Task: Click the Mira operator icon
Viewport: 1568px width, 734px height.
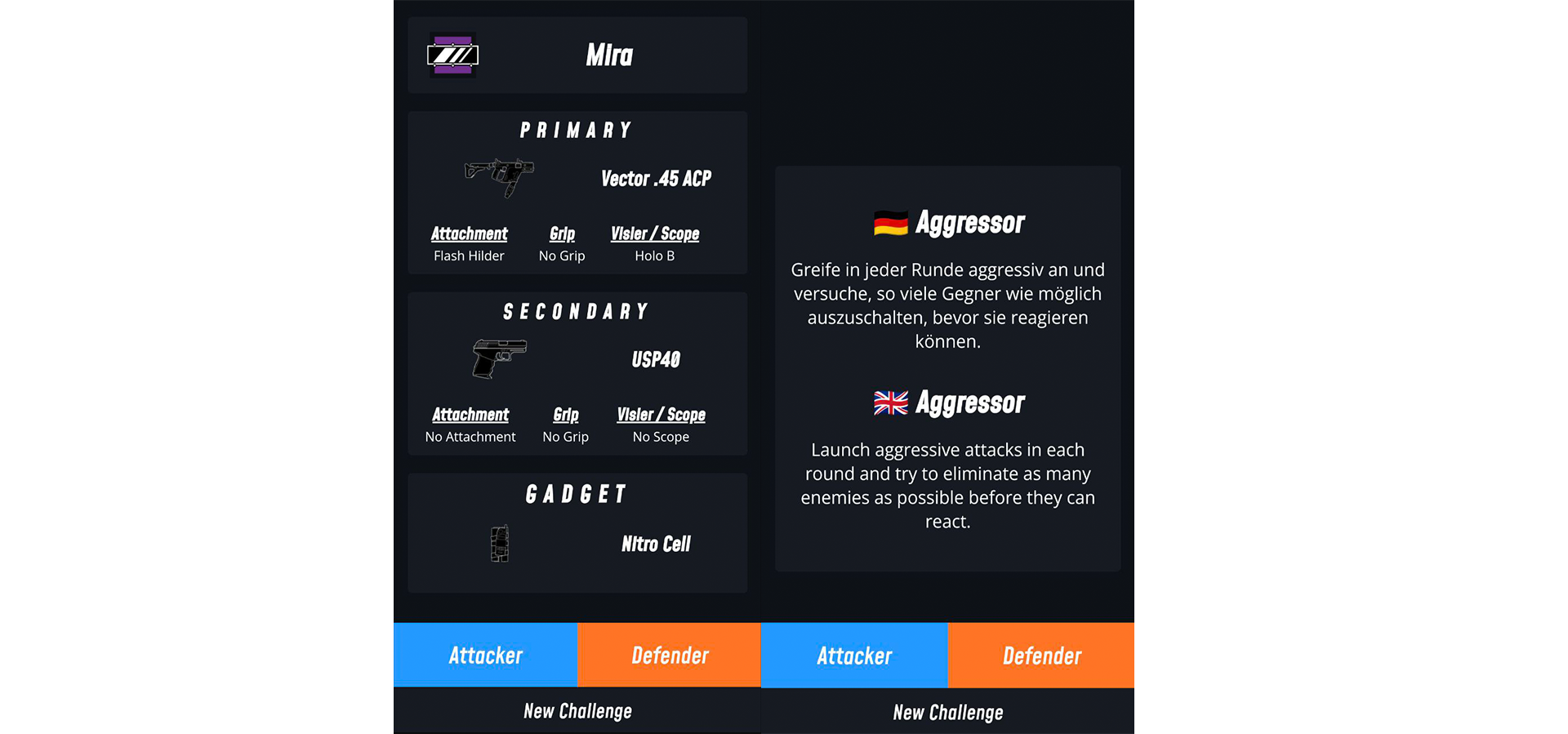Action: [x=454, y=55]
